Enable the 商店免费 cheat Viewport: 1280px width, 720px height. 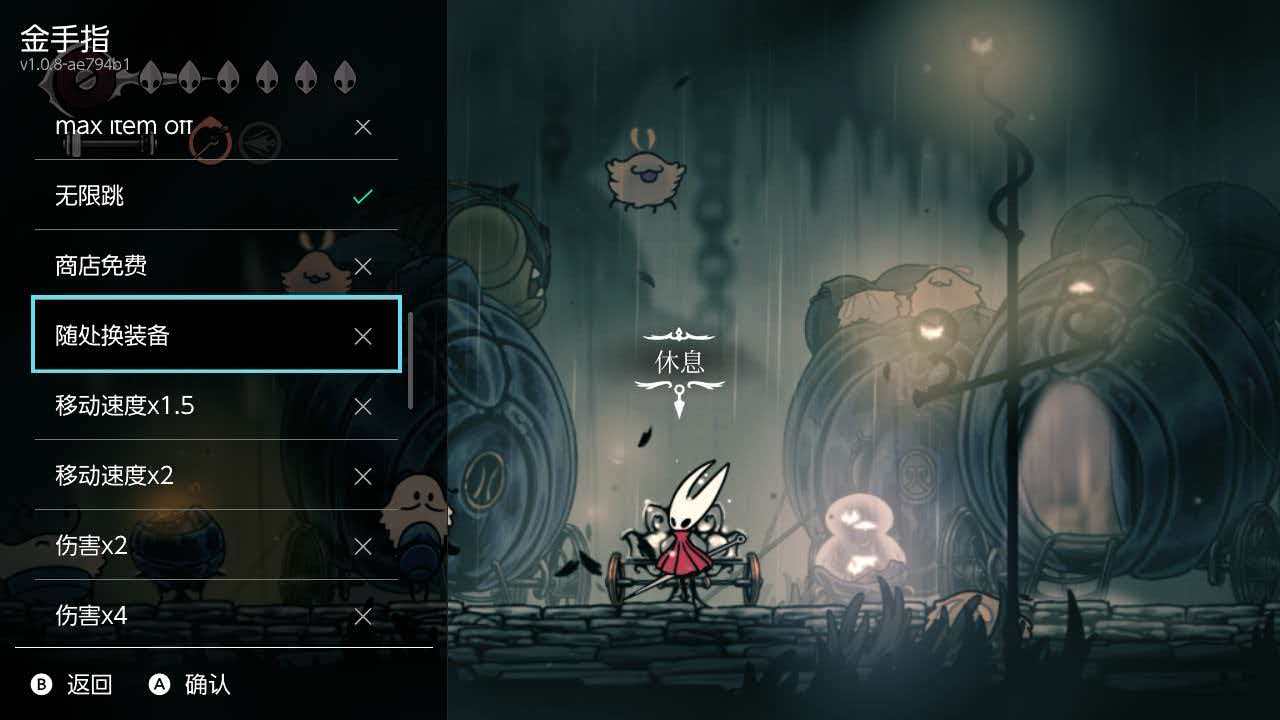[362, 266]
